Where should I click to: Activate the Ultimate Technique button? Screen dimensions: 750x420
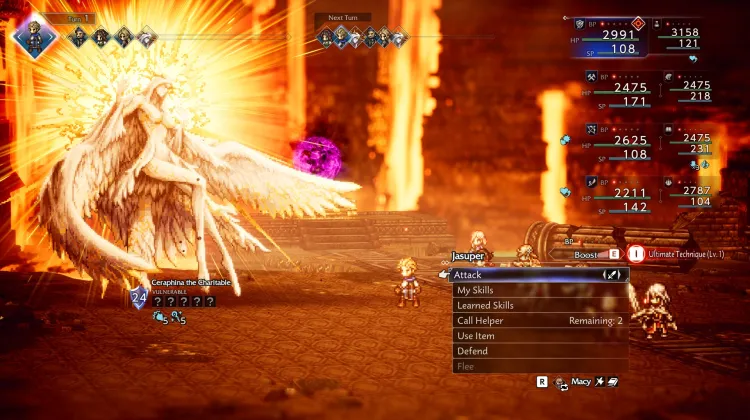click(636, 255)
